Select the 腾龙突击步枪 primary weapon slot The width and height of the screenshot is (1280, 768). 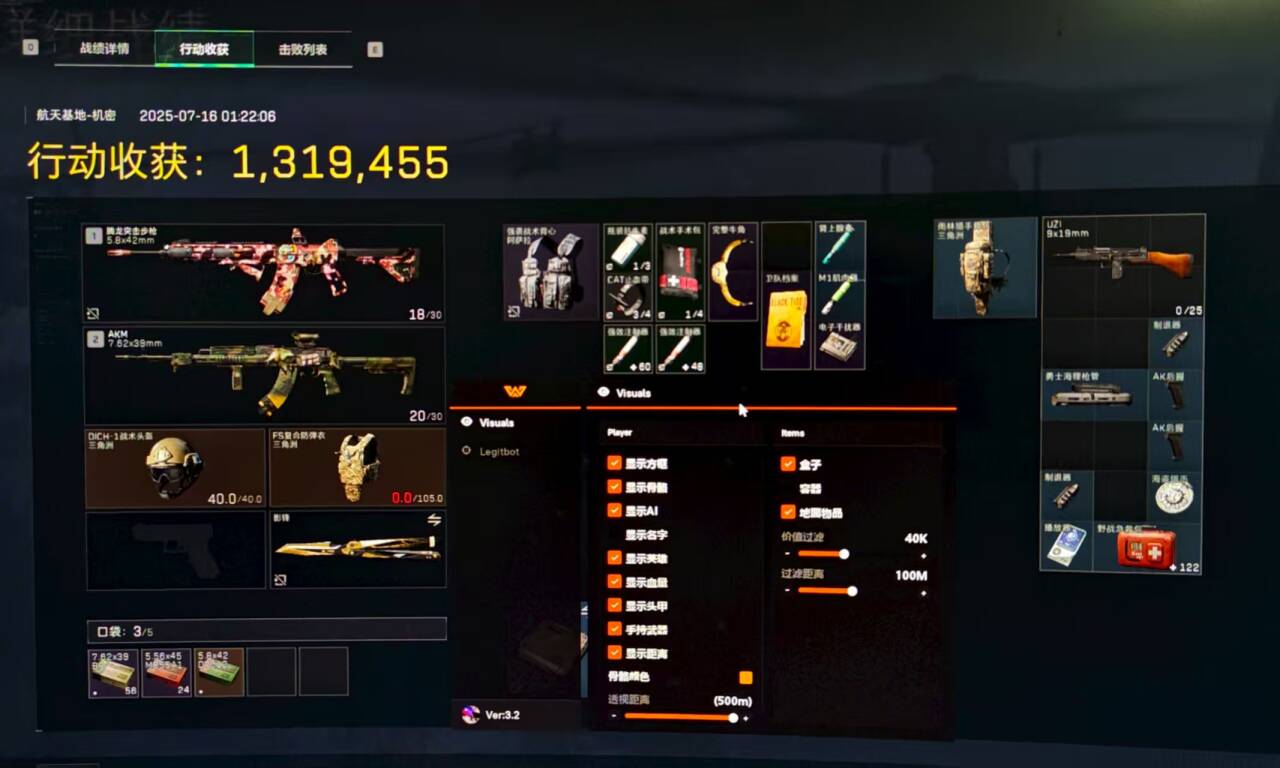click(x=264, y=272)
